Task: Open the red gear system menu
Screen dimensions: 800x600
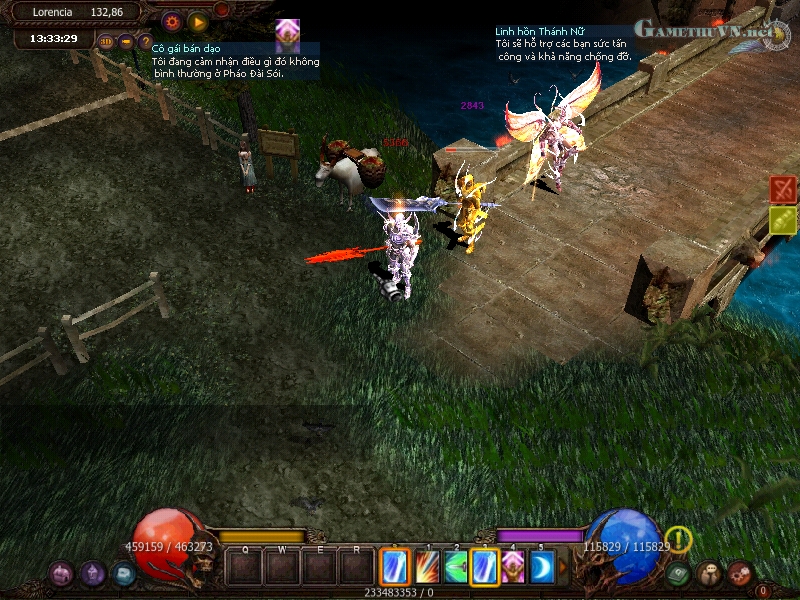Action: click(740, 574)
